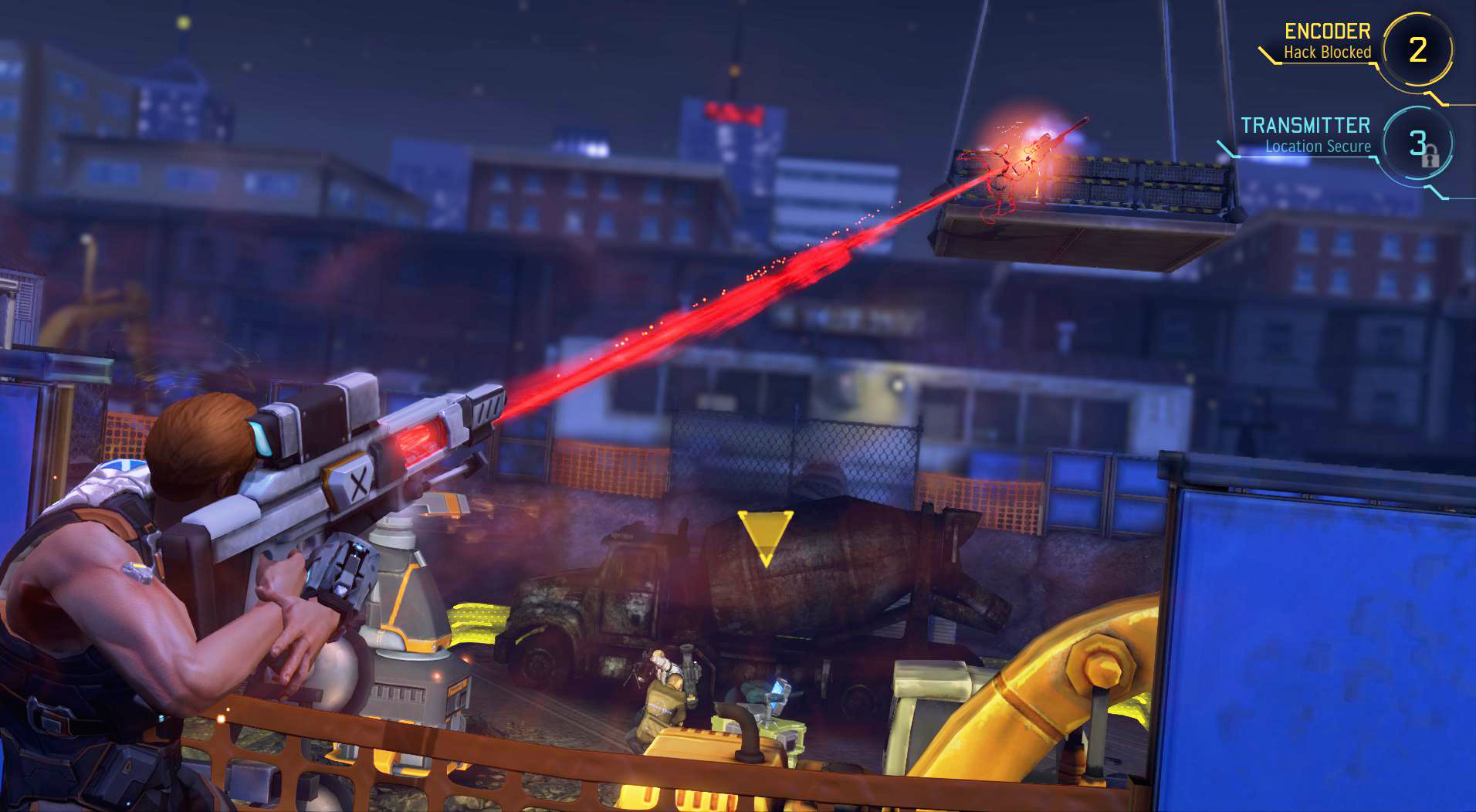Toggle the Location Secure status on the Transmitter

pyautogui.click(x=1318, y=147)
